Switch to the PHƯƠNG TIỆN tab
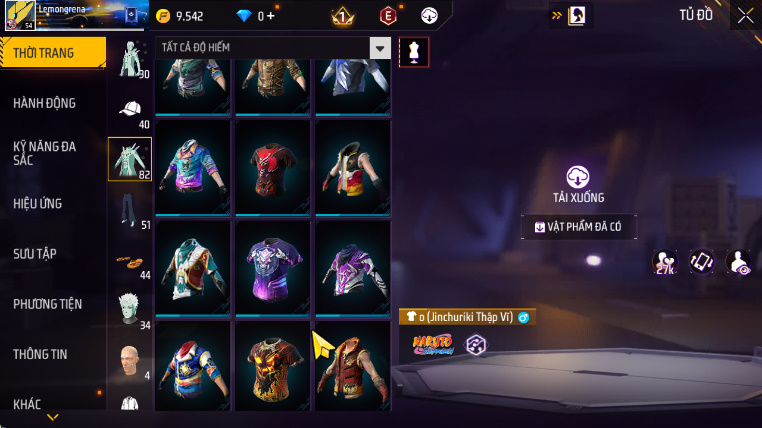This screenshot has width=762, height=428. (x=48, y=304)
